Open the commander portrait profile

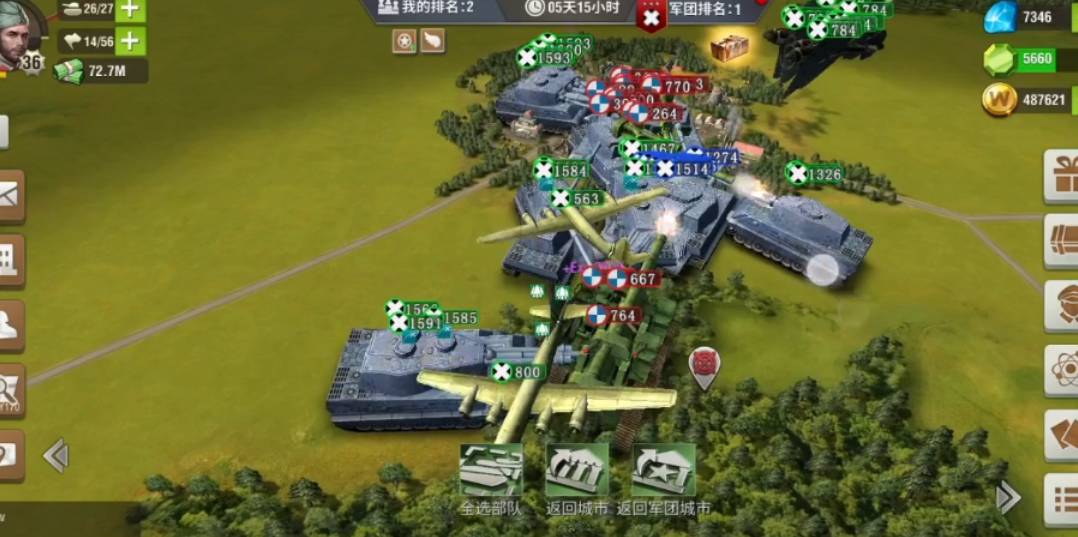[20, 32]
